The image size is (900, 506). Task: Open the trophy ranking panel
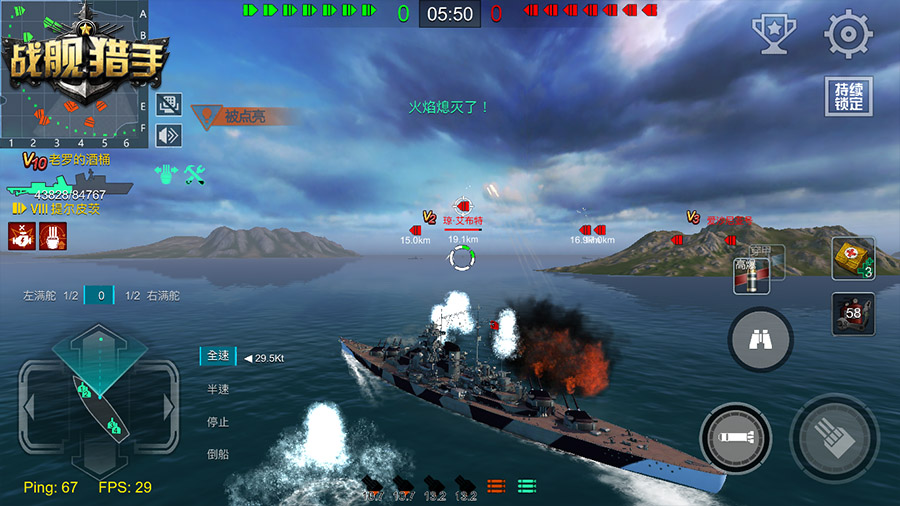click(774, 34)
